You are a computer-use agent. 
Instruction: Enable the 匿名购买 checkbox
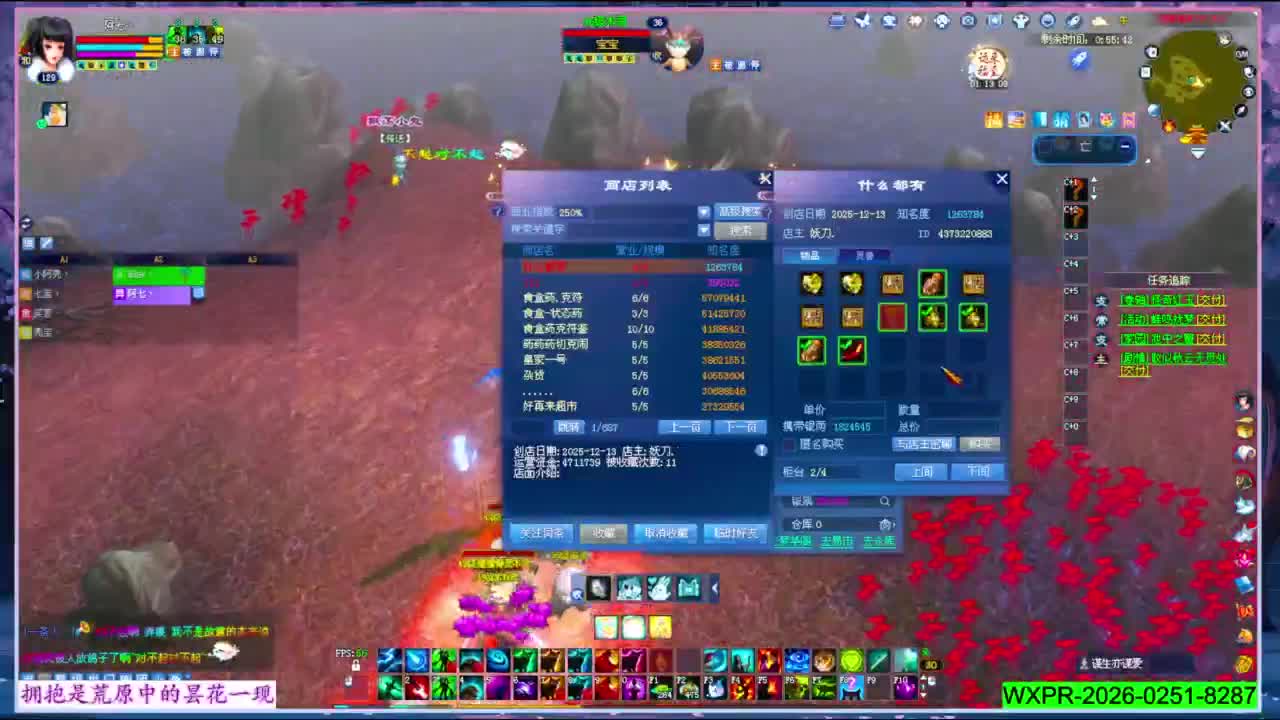coord(791,443)
